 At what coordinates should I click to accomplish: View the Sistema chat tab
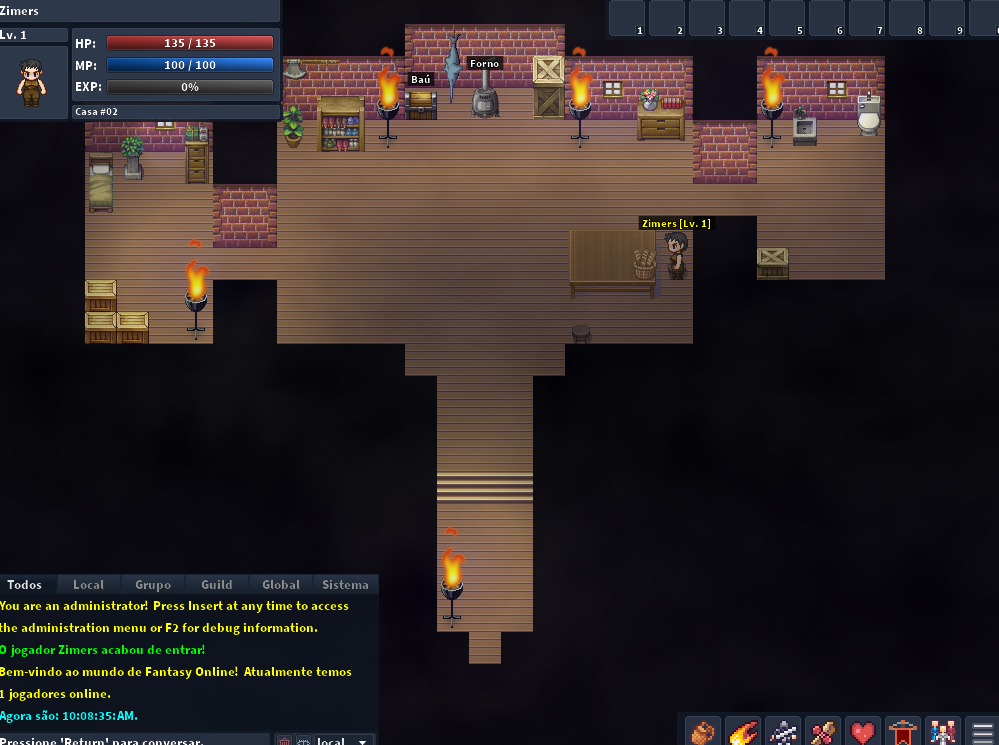345,585
